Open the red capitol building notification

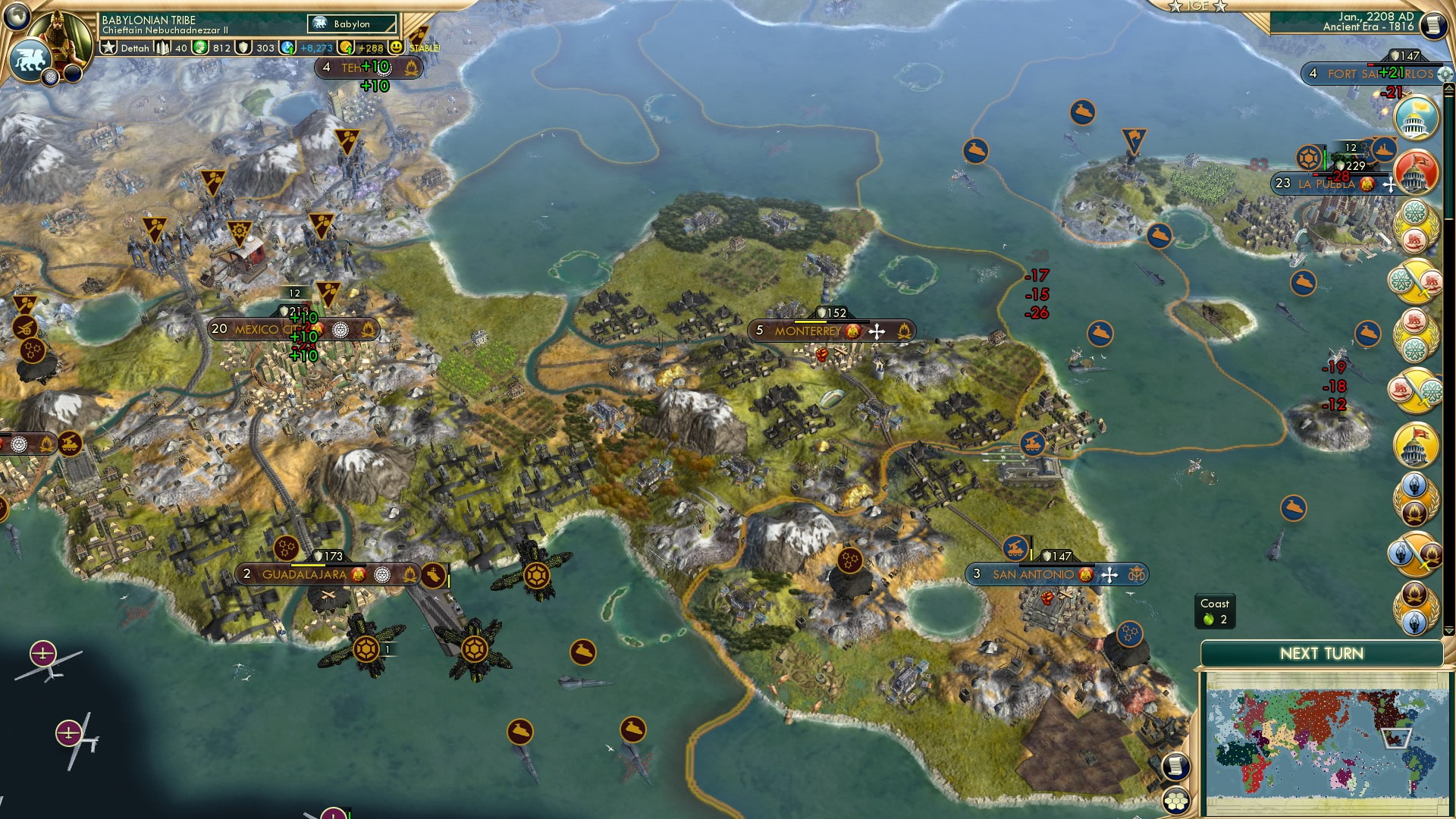tap(1415, 171)
